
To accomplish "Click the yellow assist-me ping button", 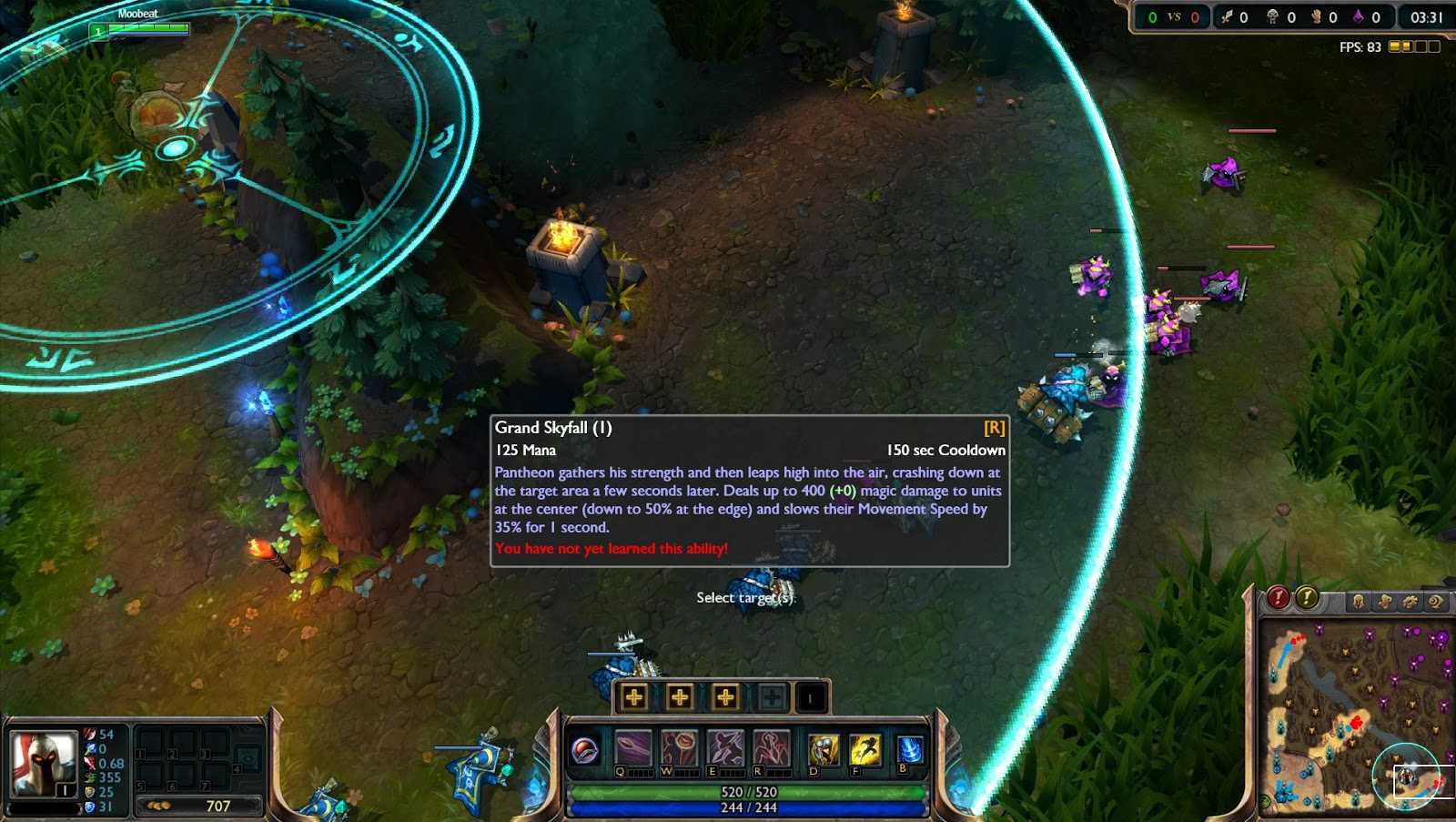I will pyautogui.click(x=1307, y=598).
